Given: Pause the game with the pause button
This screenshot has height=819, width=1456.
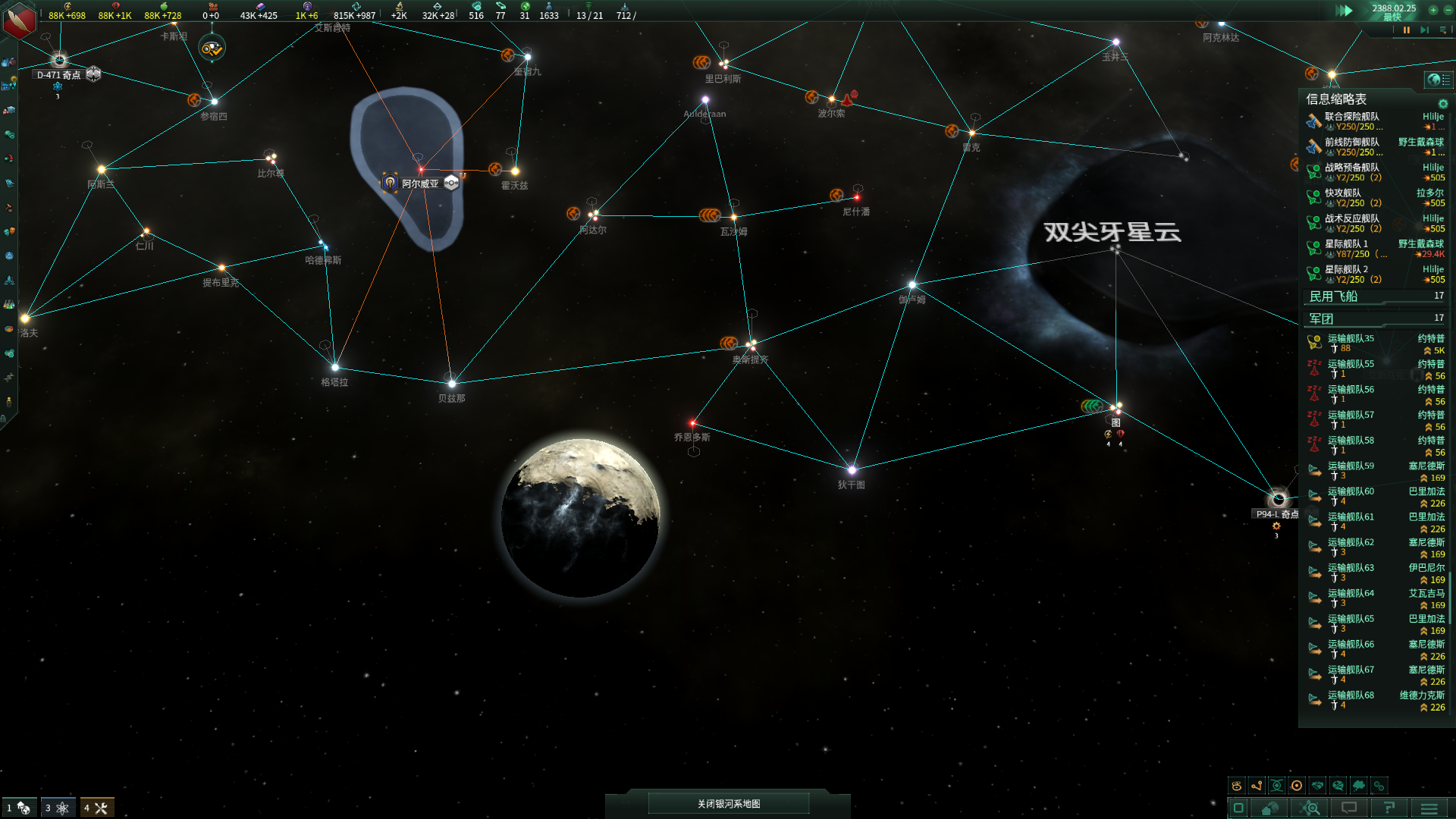Looking at the screenshot, I should [1407, 30].
